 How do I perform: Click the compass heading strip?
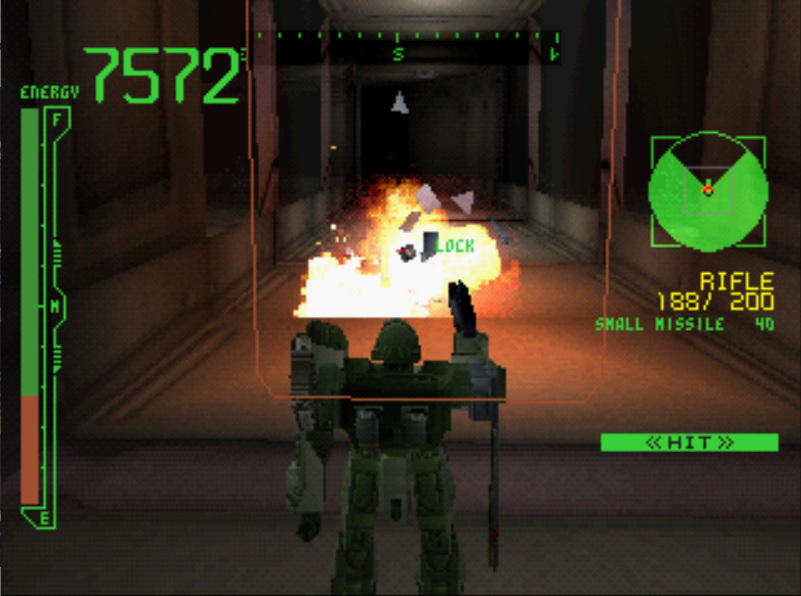407,47
